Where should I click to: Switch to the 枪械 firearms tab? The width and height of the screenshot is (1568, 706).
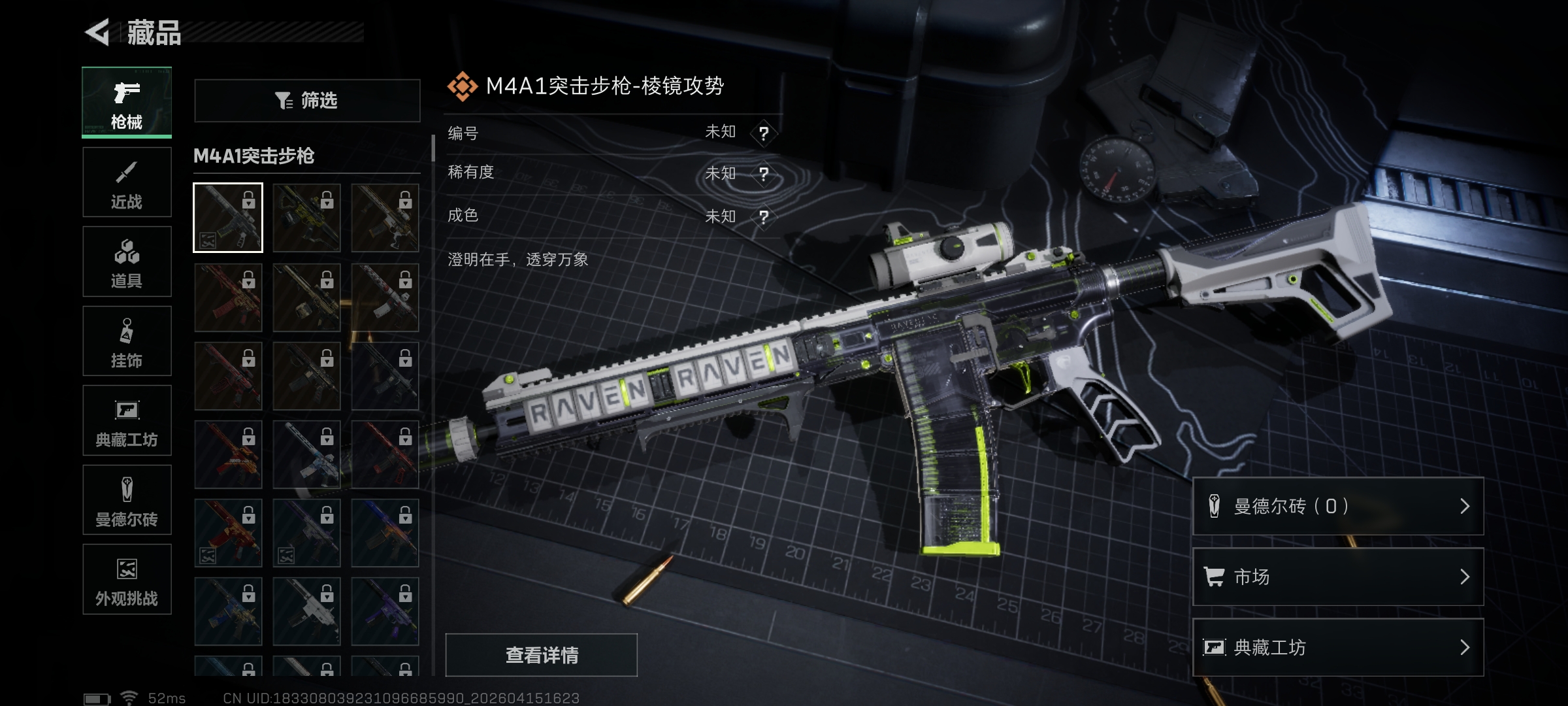[127, 103]
